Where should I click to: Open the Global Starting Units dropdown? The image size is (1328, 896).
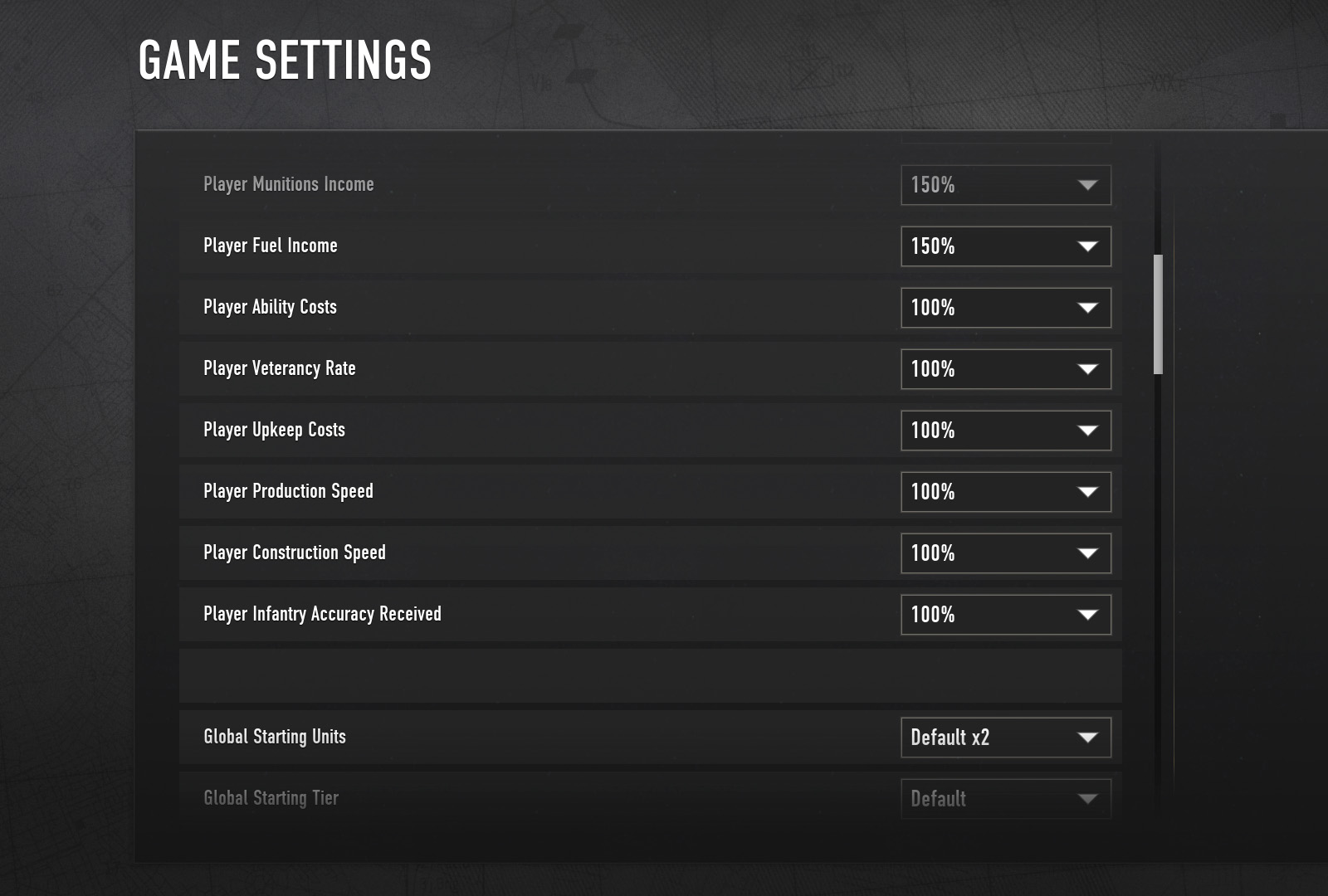[1005, 738]
